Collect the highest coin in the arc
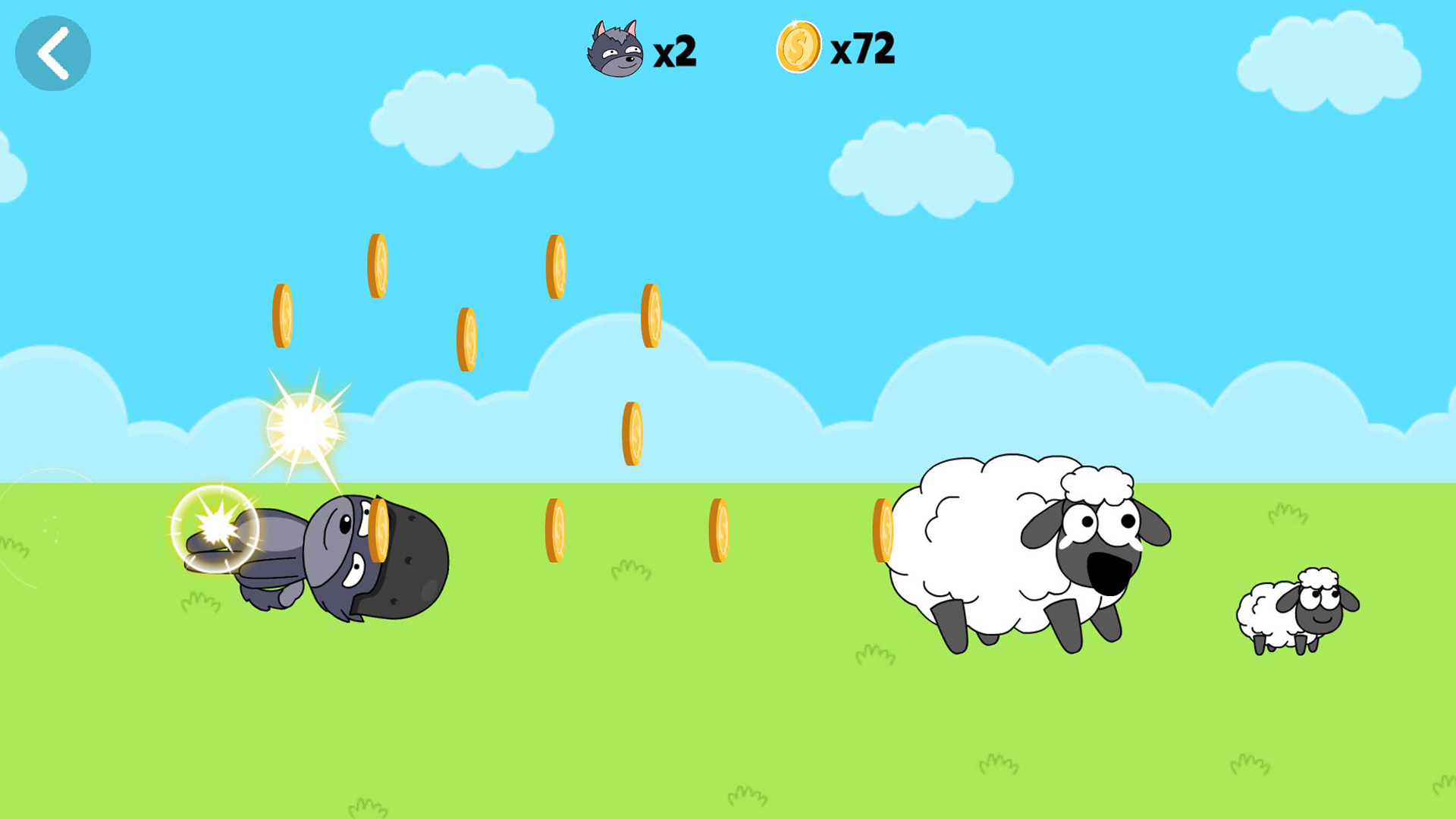 pos(377,265)
